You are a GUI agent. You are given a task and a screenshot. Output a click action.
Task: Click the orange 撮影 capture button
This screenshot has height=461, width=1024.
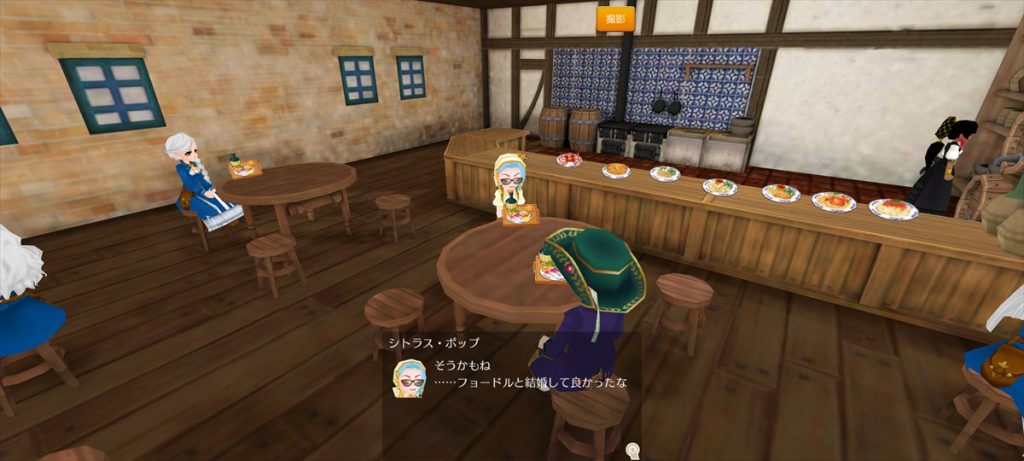(x=615, y=18)
